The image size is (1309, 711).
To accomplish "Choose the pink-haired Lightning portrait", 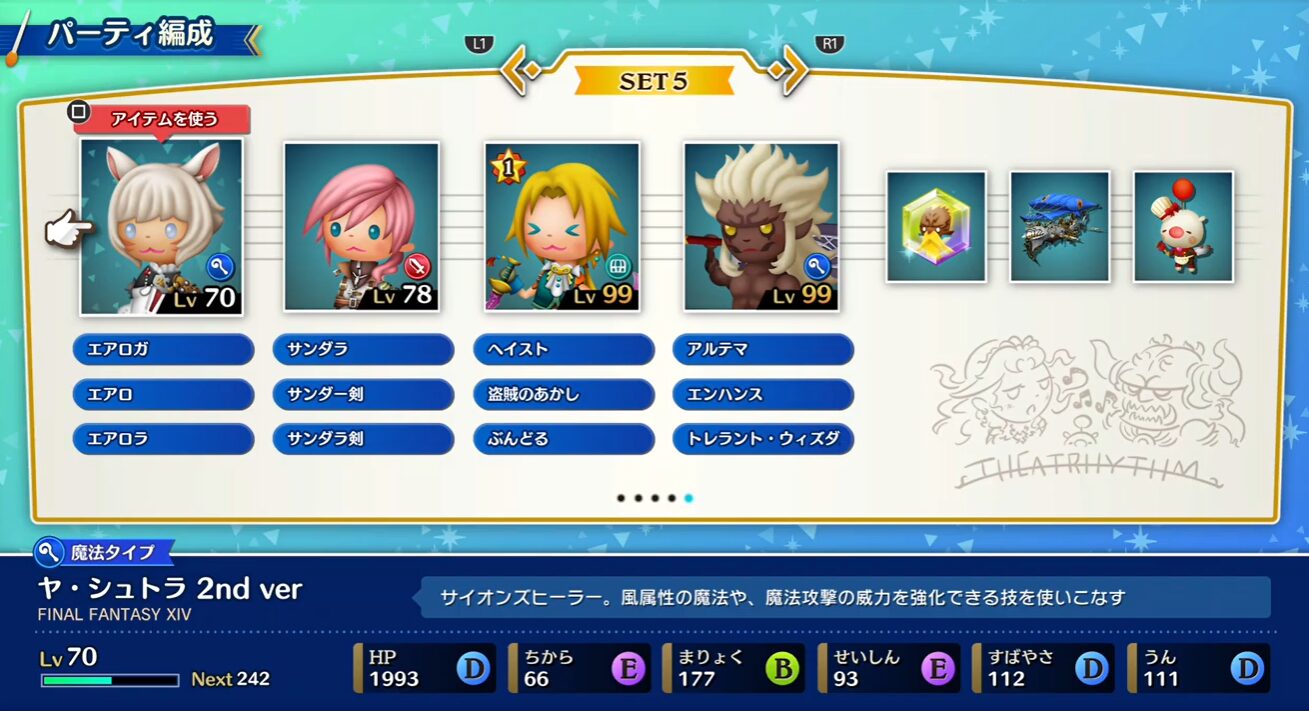I will point(361,226).
